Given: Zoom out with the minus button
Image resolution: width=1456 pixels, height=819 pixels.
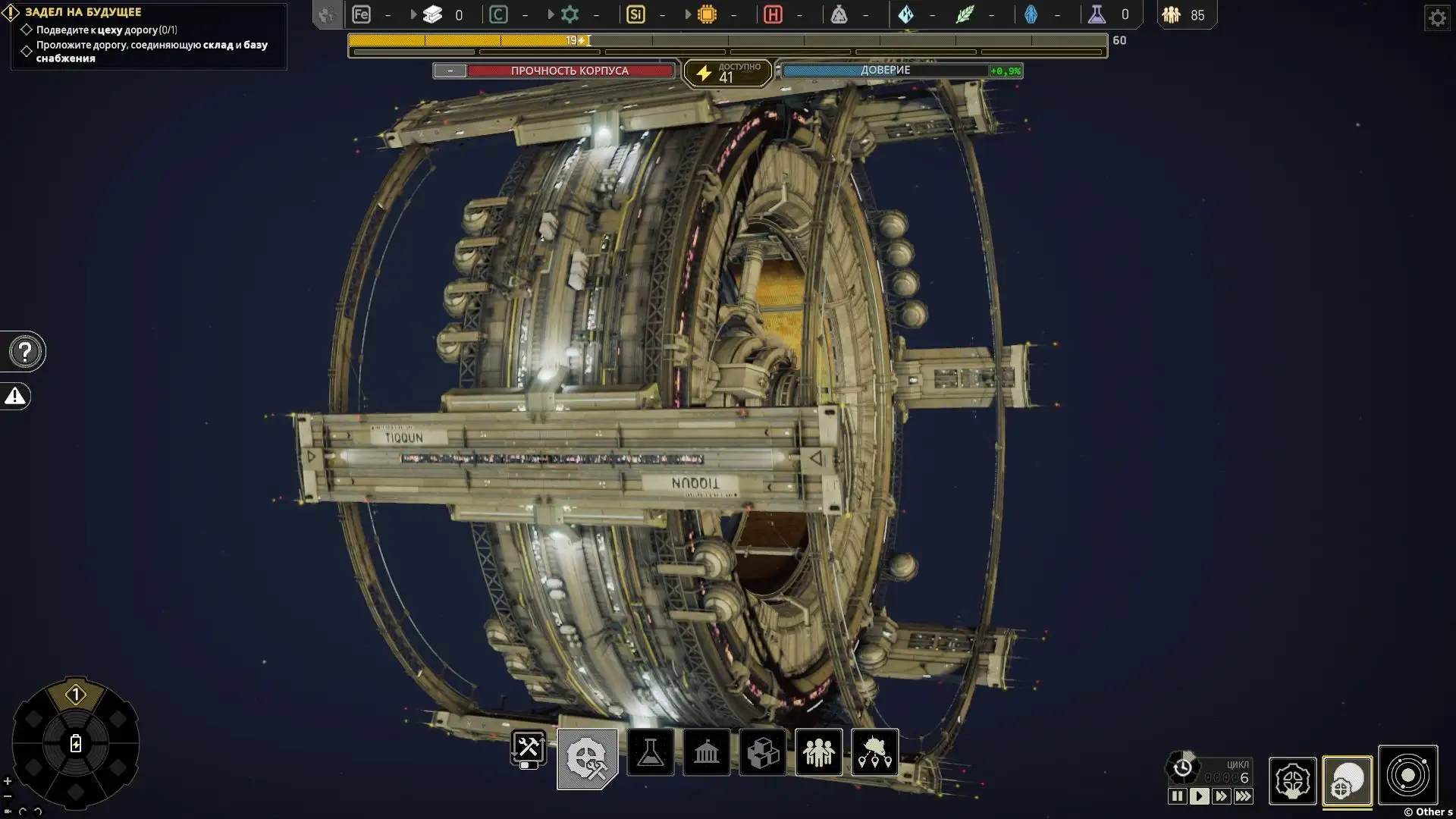Looking at the screenshot, I should [x=8, y=796].
